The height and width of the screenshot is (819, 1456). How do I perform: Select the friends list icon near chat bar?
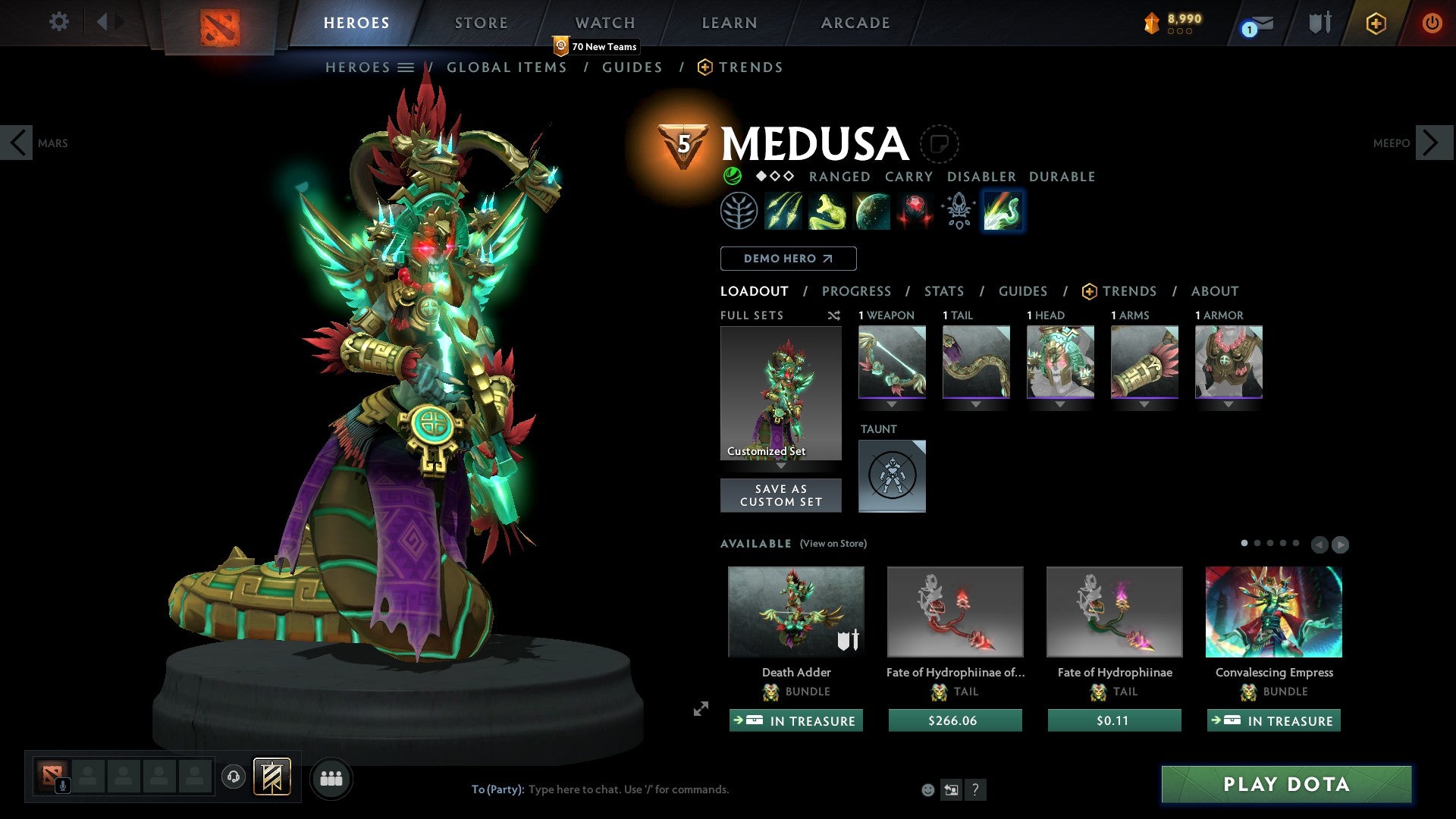pyautogui.click(x=331, y=777)
